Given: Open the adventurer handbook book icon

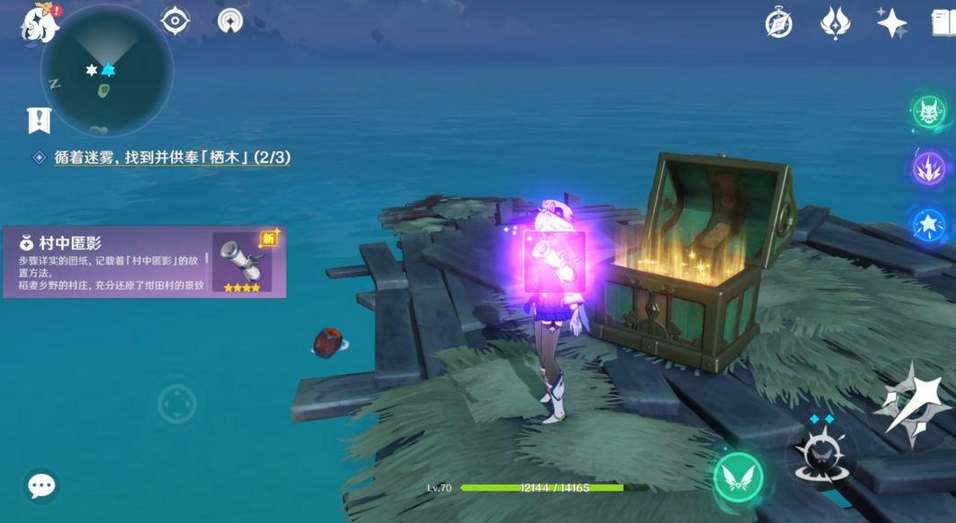Looking at the screenshot, I should tap(943, 22).
